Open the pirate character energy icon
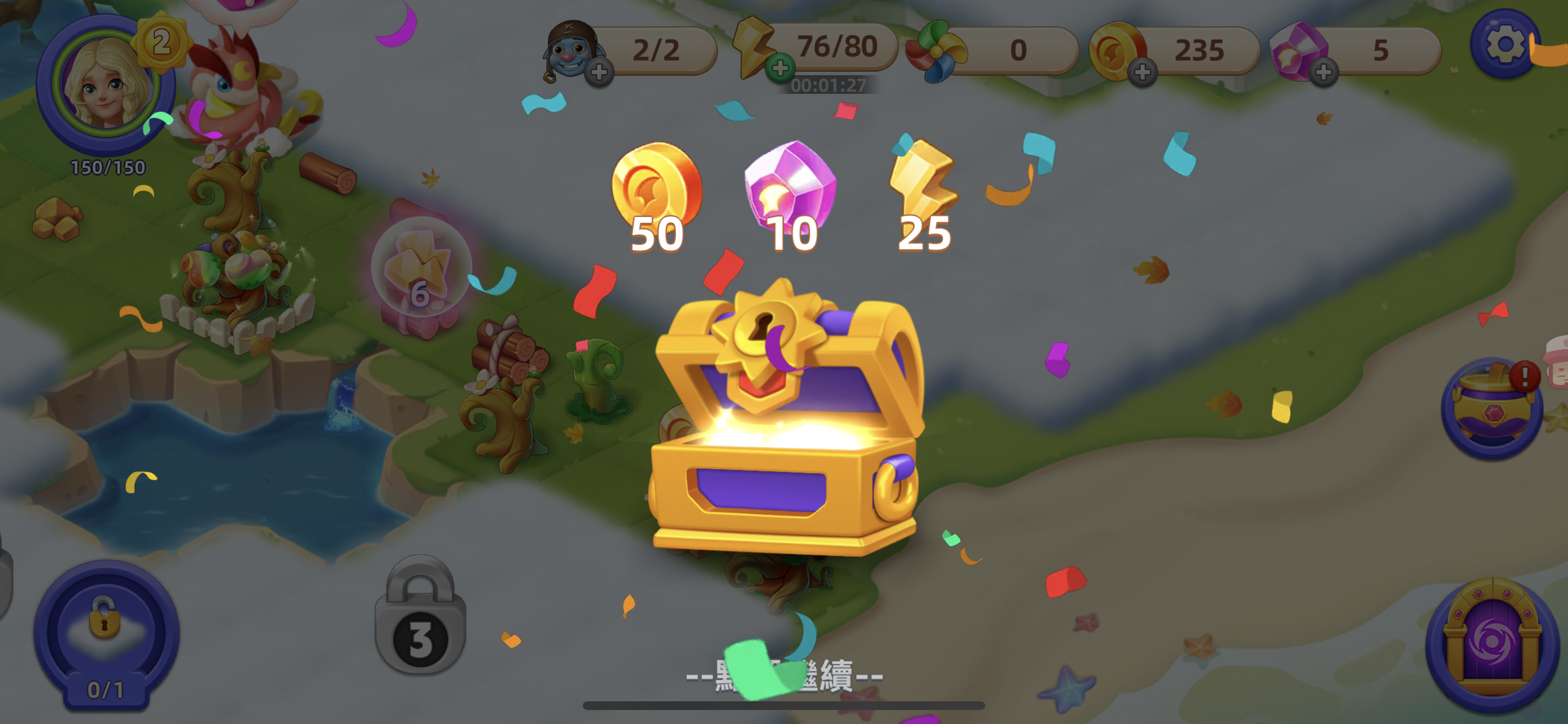The width and height of the screenshot is (1568, 724). (571, 52)
